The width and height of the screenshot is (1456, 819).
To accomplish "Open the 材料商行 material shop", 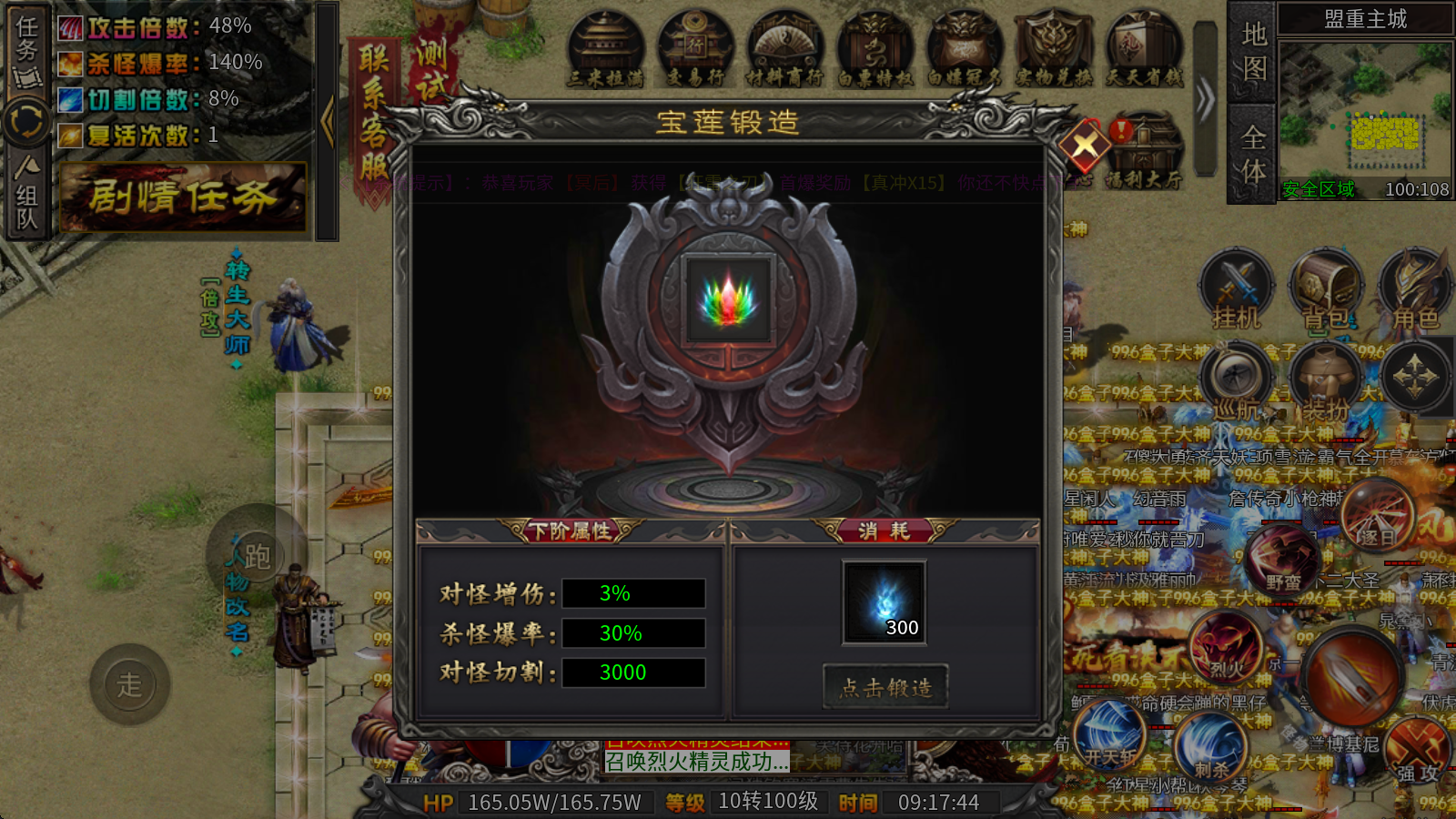I will [784, 50].
